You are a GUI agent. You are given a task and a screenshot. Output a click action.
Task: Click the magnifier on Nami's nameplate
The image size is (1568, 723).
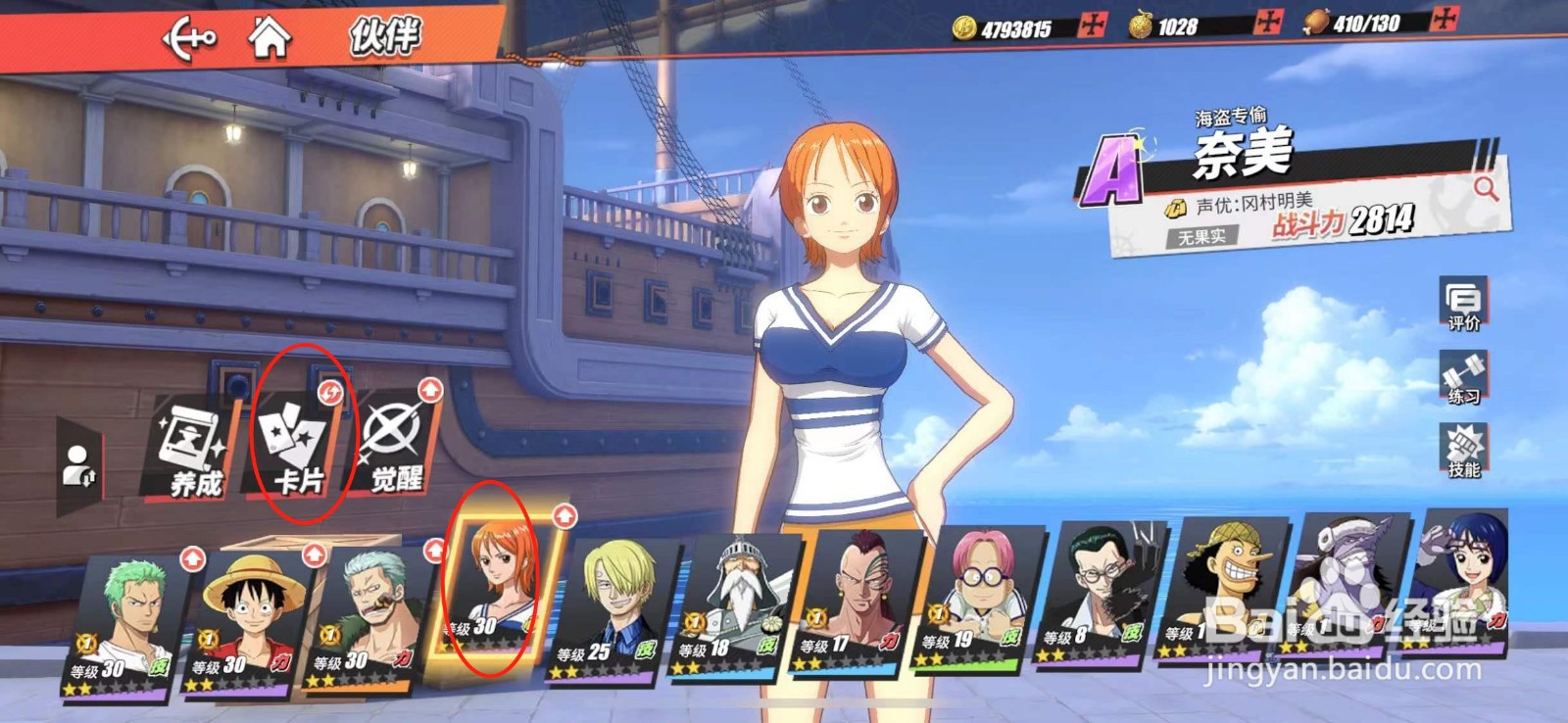(1486, 187)
